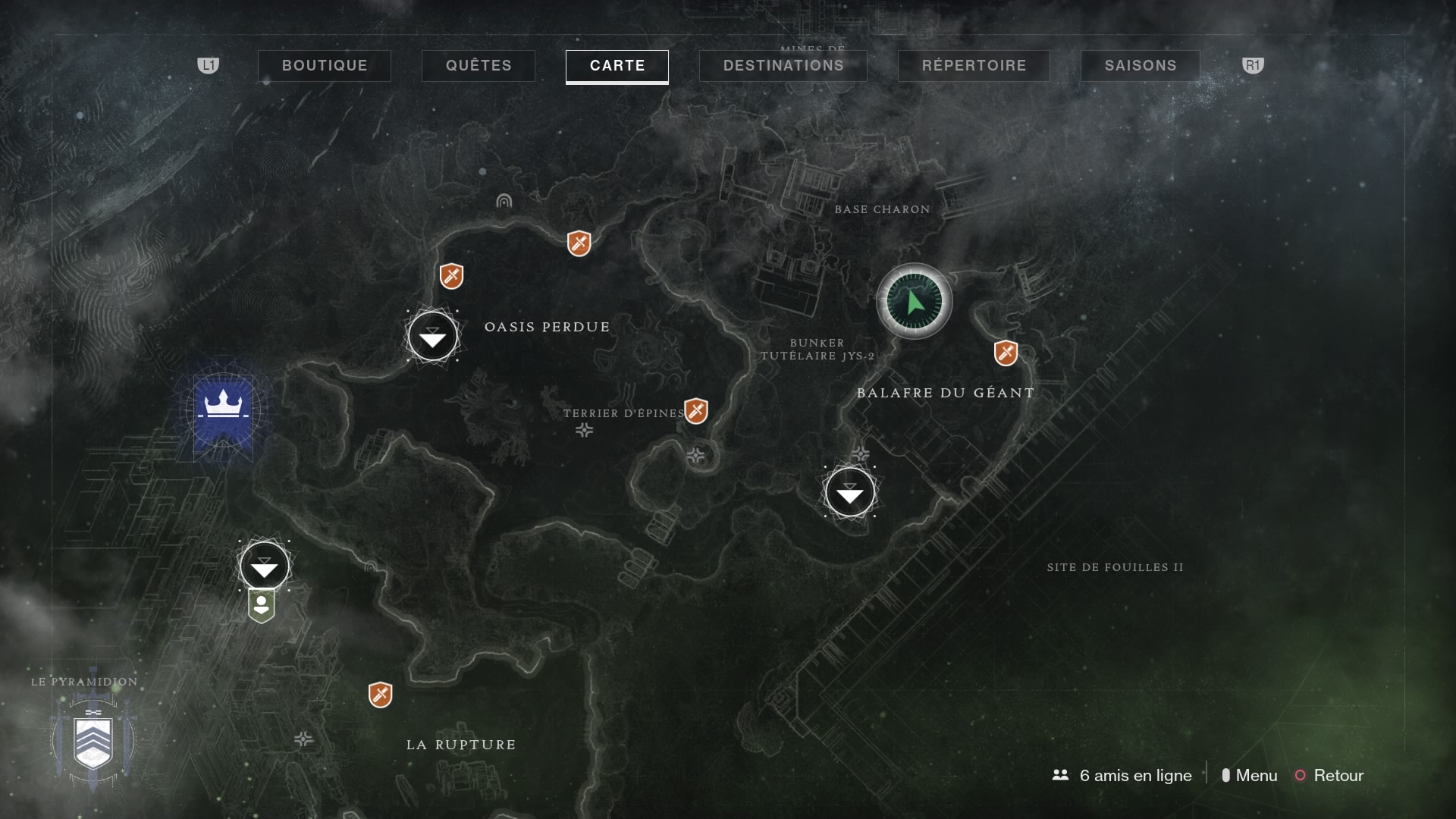The width and height of the screenshot is (1456, 819).
Task: Select the activity shield above Terrier d'Épines
Action: pyautogui.click(x=697, y=411)
